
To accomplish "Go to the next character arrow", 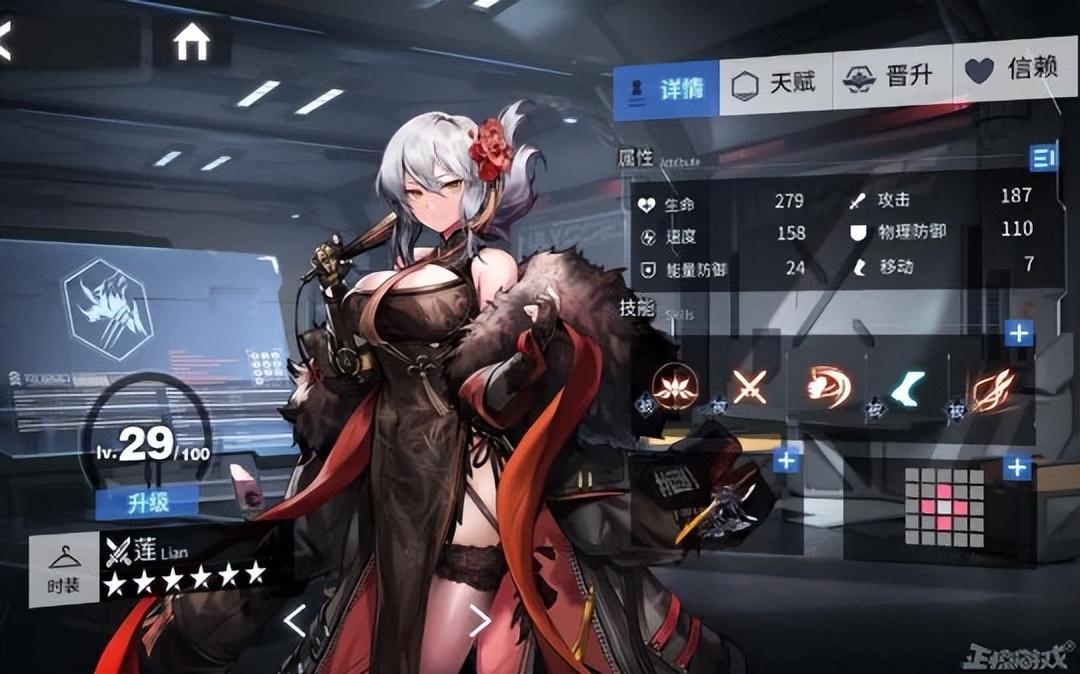I will pyautogui.click(x=479, y=621).
